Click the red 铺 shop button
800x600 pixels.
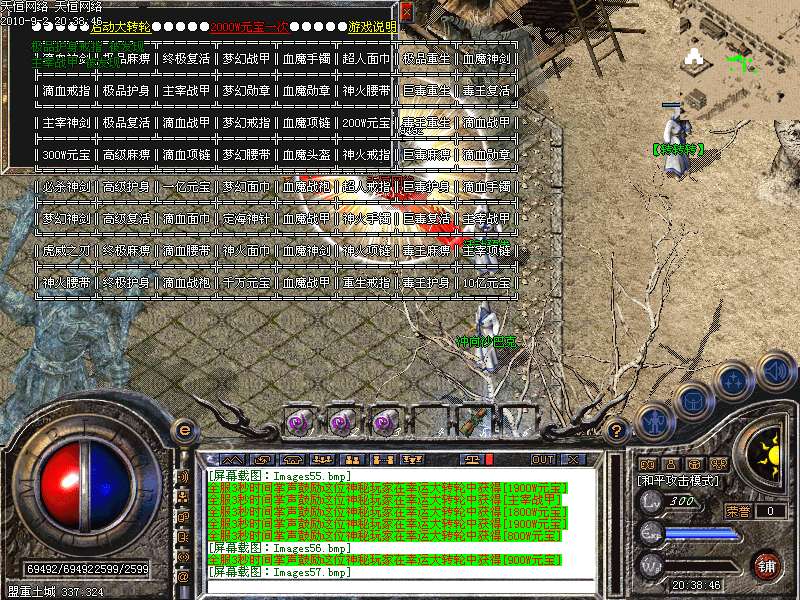[x=767, y=566]
